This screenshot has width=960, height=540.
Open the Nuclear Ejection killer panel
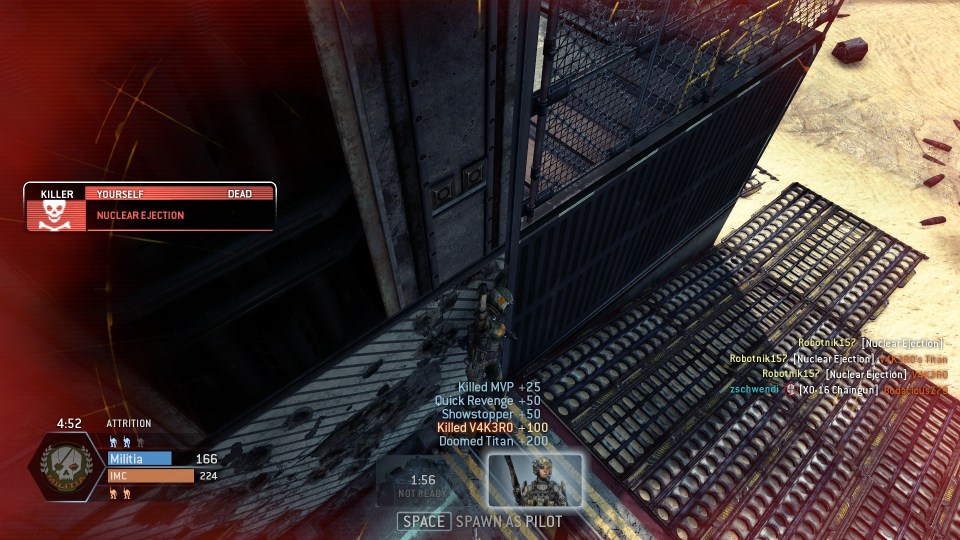[x=150, y=207]
